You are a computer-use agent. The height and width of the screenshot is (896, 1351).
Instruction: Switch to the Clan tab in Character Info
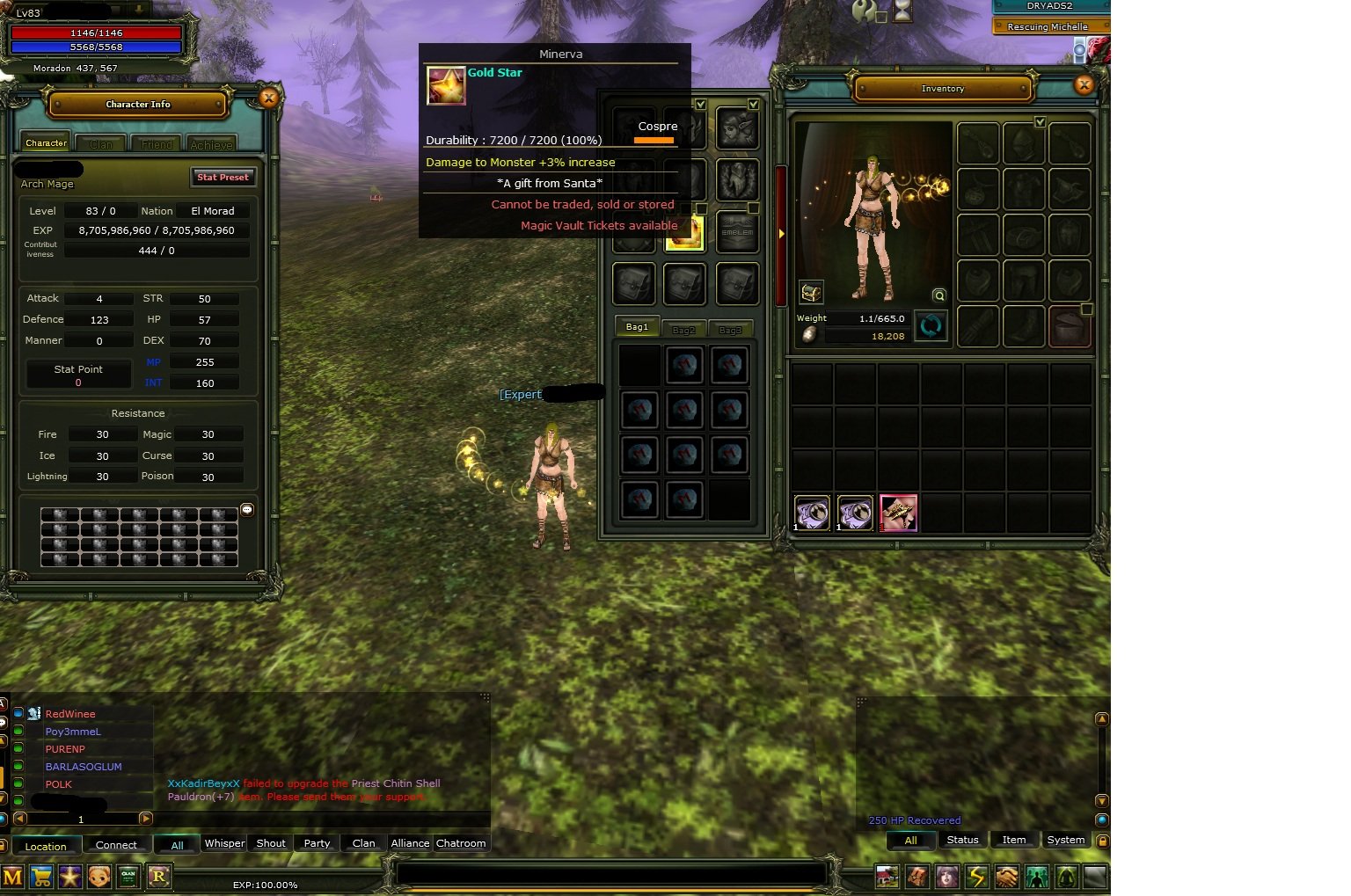100,142
